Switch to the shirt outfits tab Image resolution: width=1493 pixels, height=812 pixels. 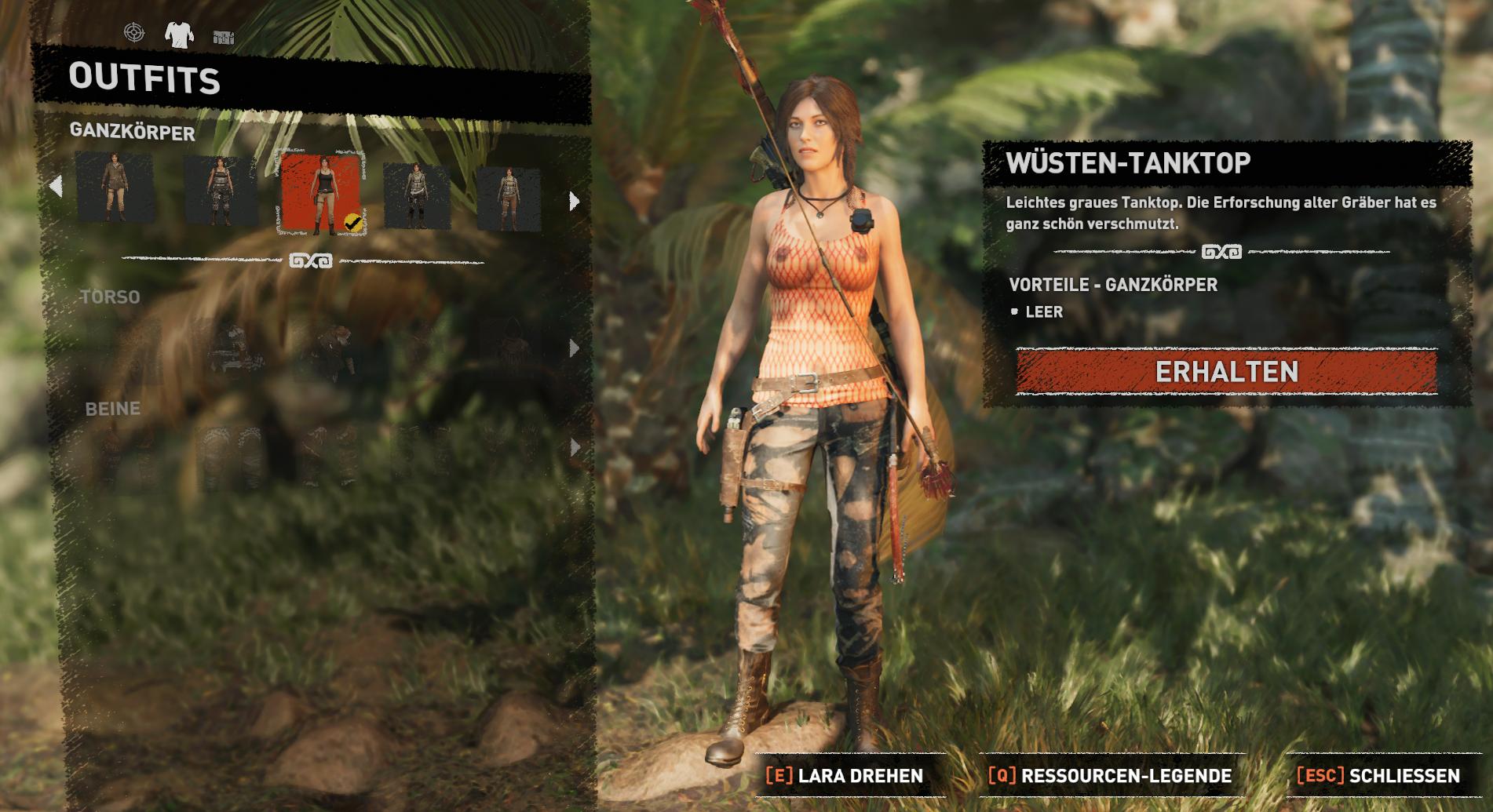[x=179, y=34]
